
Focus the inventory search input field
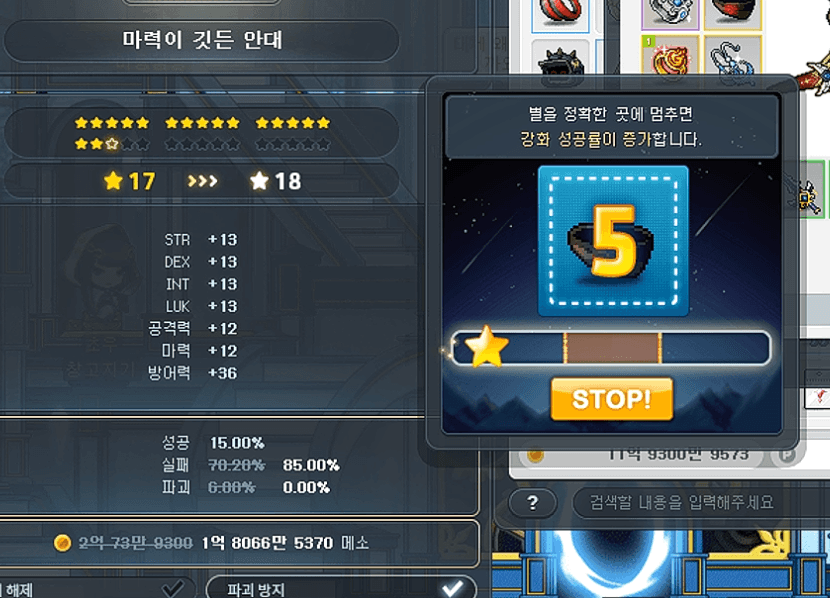pyautogui.click(x=690, y=502)
